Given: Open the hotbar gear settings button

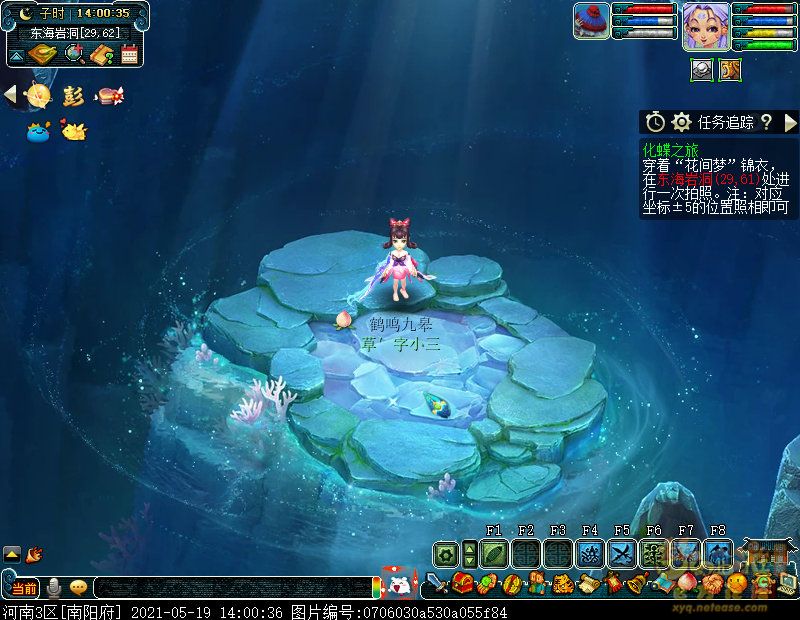Looking at the screenshot, I should pyautogui.click(x=445, y=553).
